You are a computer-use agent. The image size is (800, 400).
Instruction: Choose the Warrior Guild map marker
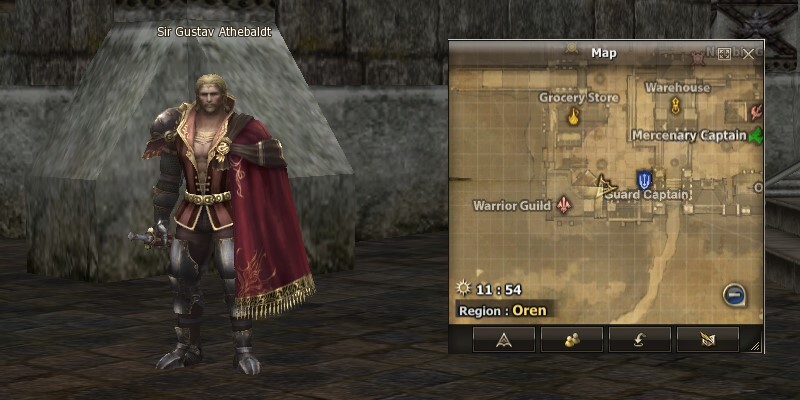tap(566, 205)
